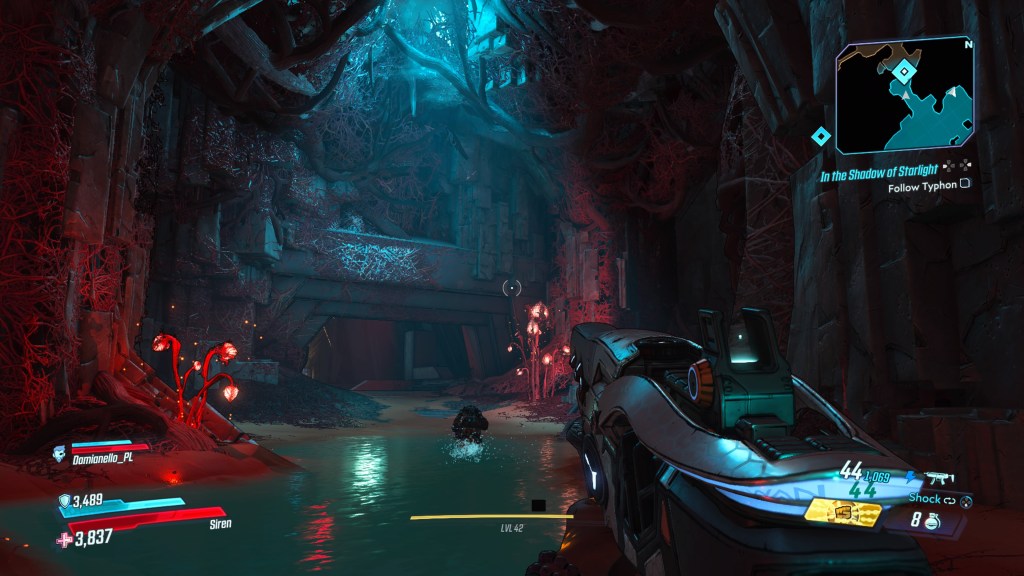Open the minimap in the corner
This screenshot has width=1024, height=576.
click(904, 97)
